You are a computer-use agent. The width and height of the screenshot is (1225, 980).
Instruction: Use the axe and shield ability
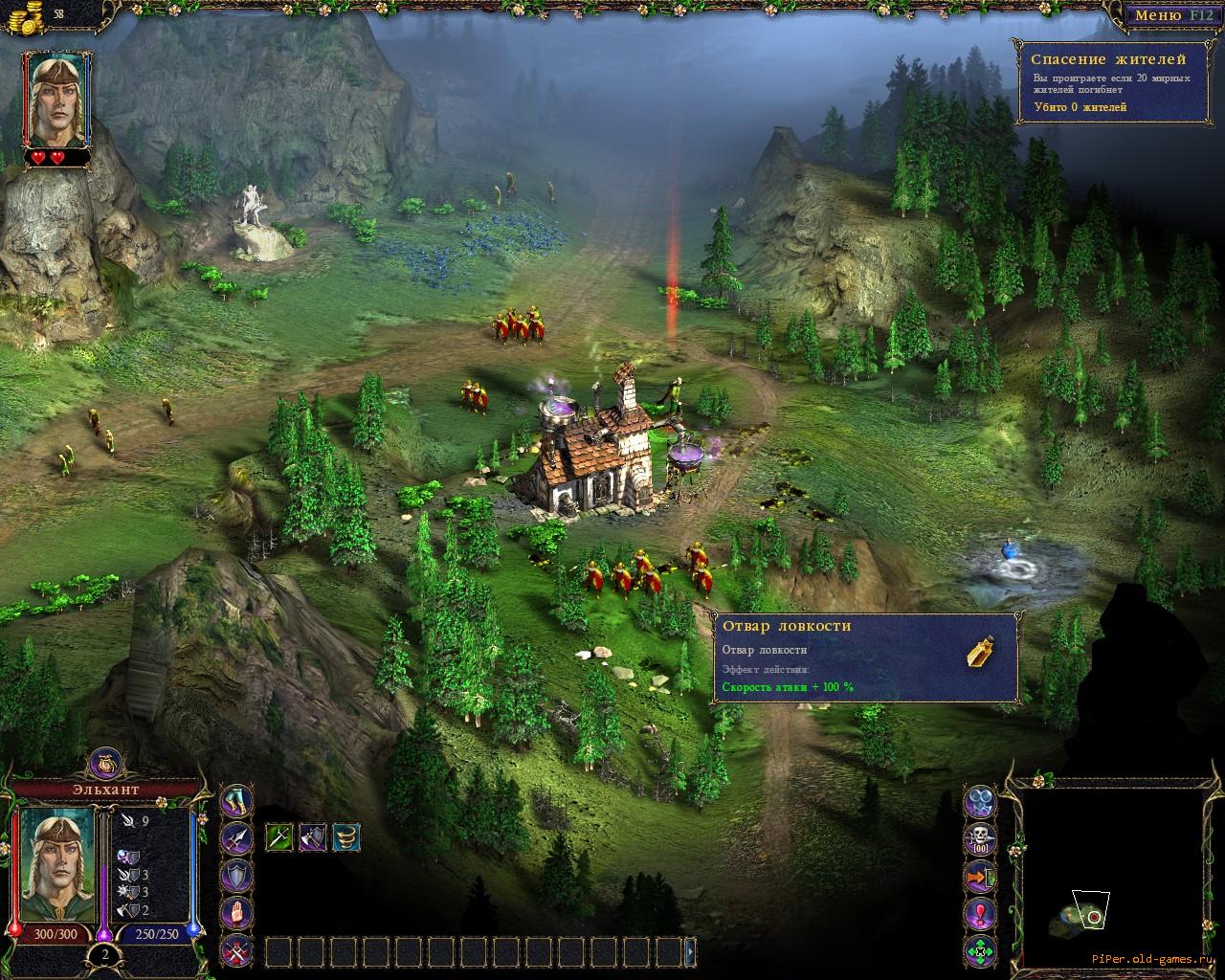(313, 837)
